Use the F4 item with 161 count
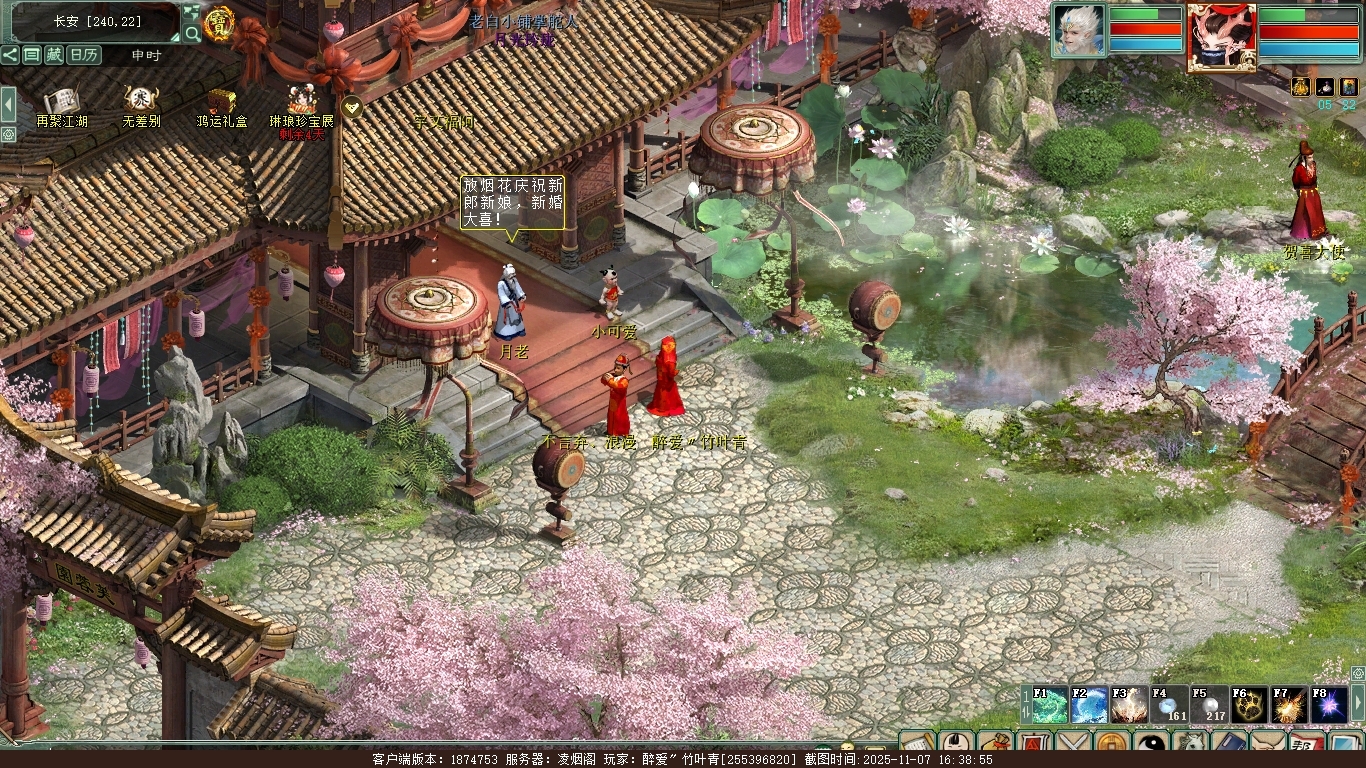Screen dimensions: 1366x768 1170,705
